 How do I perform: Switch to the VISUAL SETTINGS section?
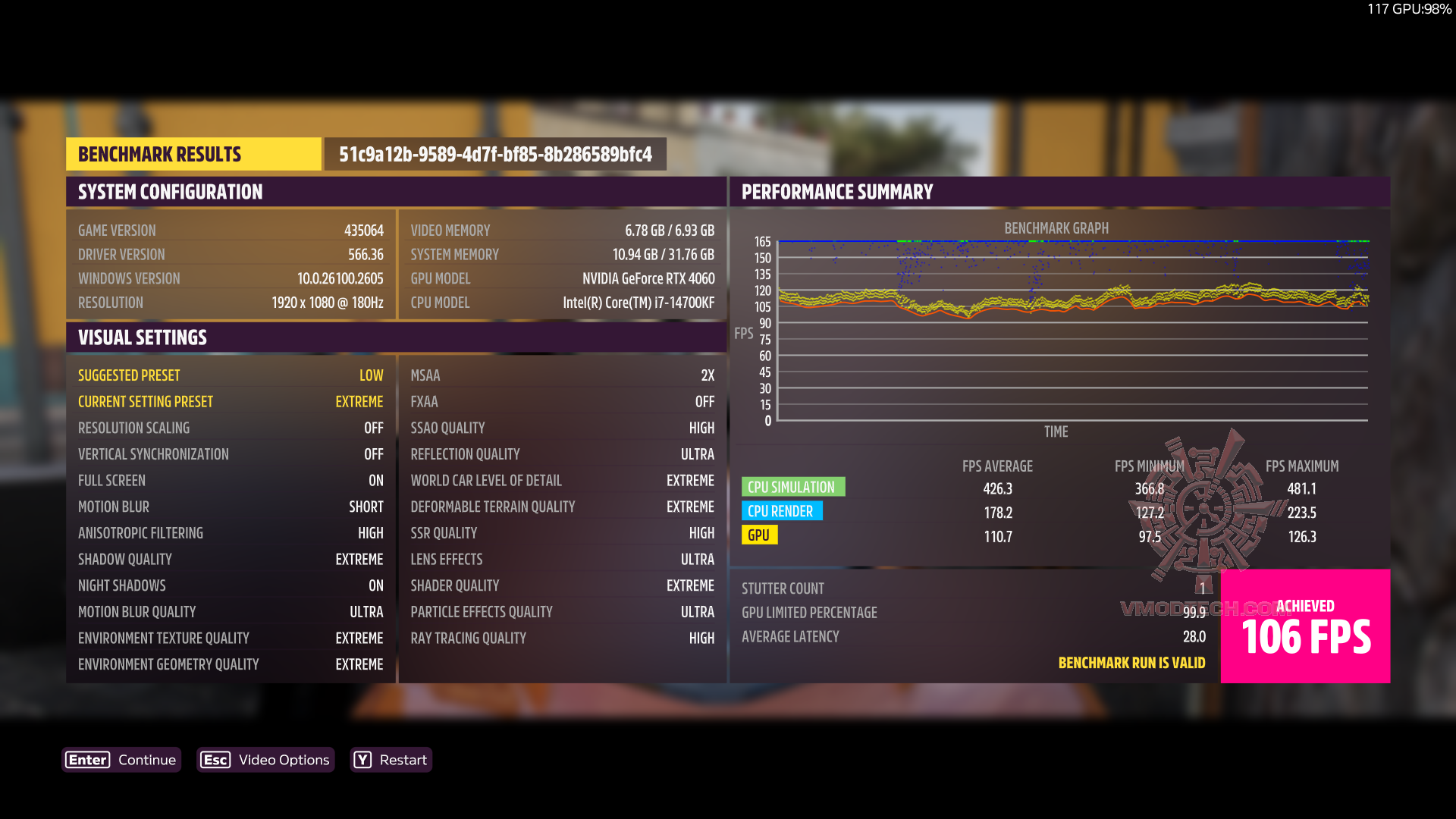pos(142,337)
